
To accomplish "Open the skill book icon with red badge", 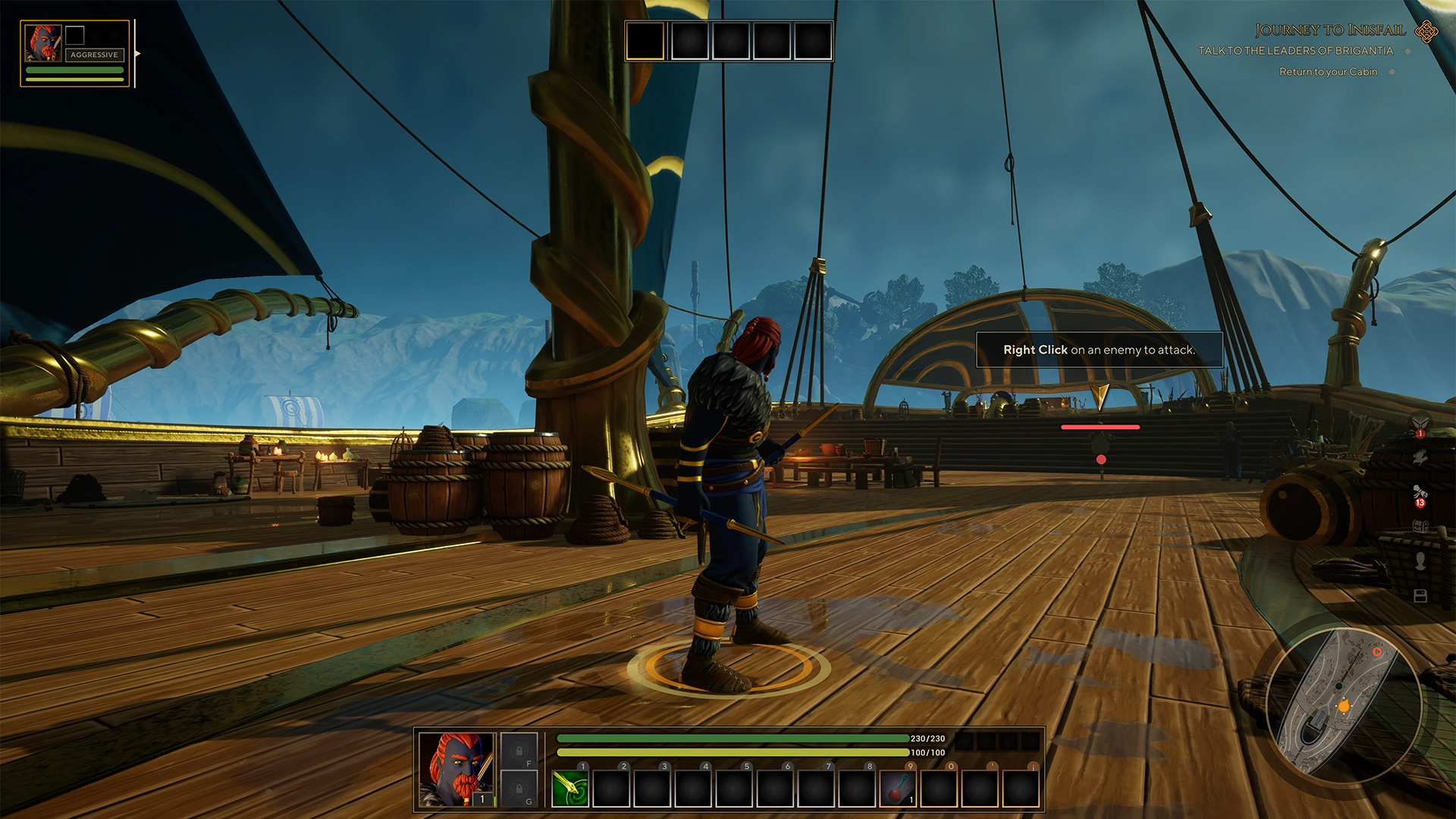I will pos(1421,422).
